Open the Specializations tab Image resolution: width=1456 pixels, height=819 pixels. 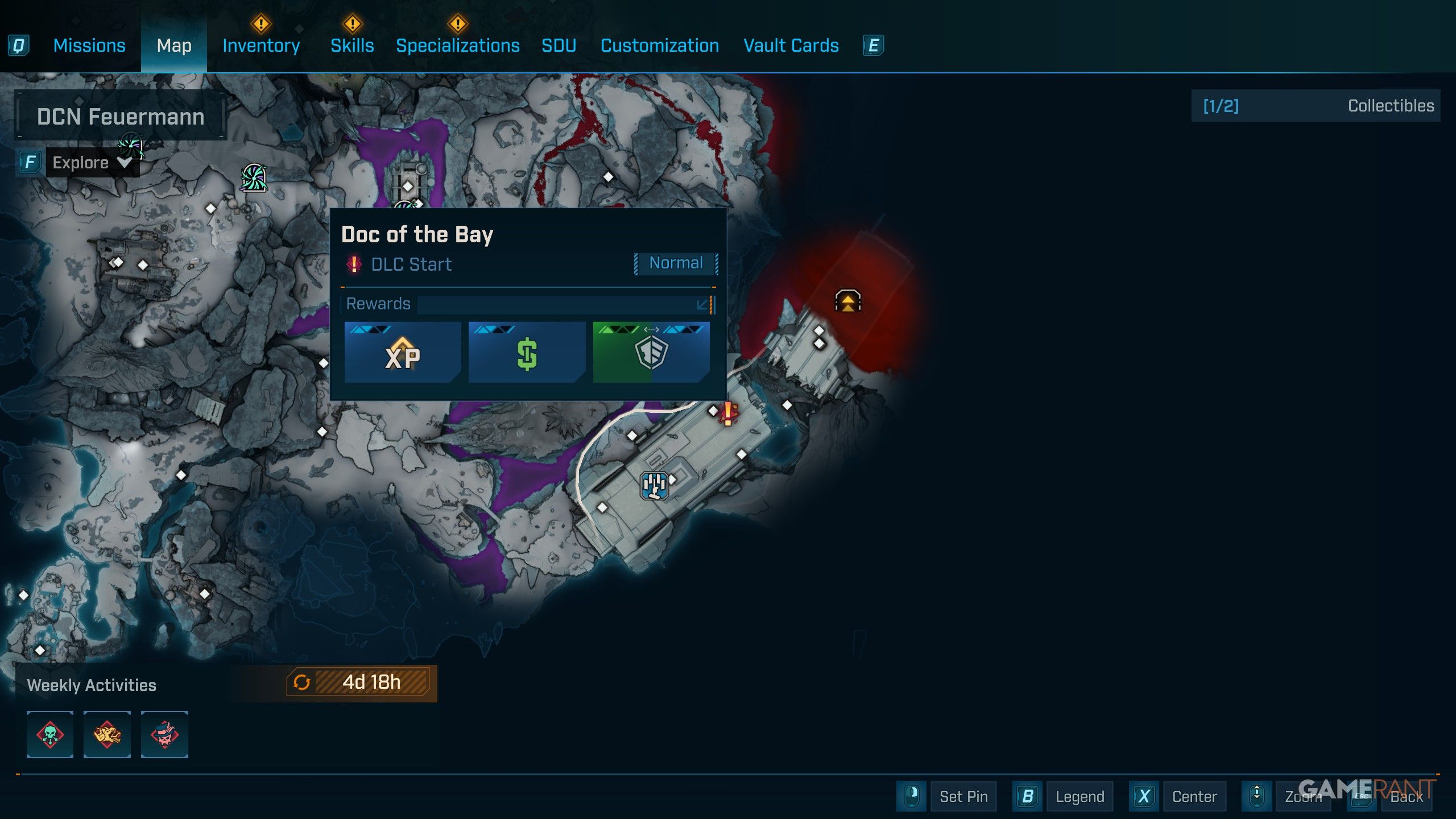coord(457,45)
